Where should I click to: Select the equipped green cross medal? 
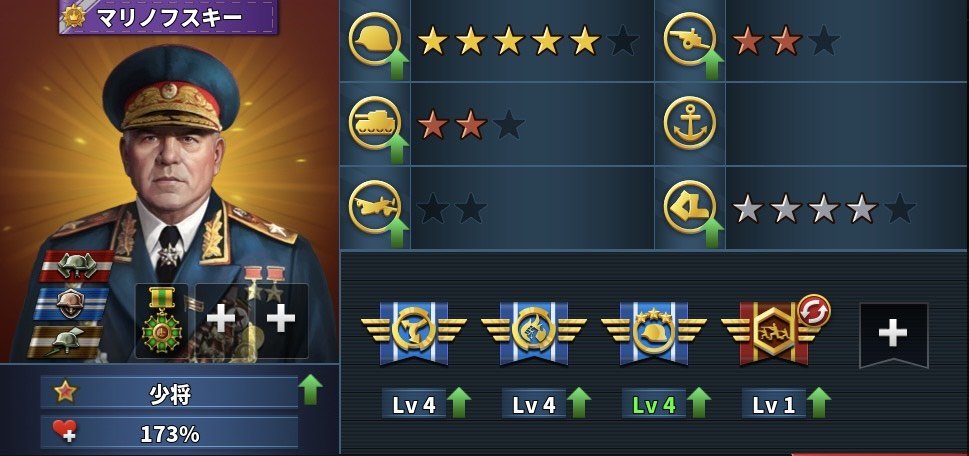(x=161, y=320)
